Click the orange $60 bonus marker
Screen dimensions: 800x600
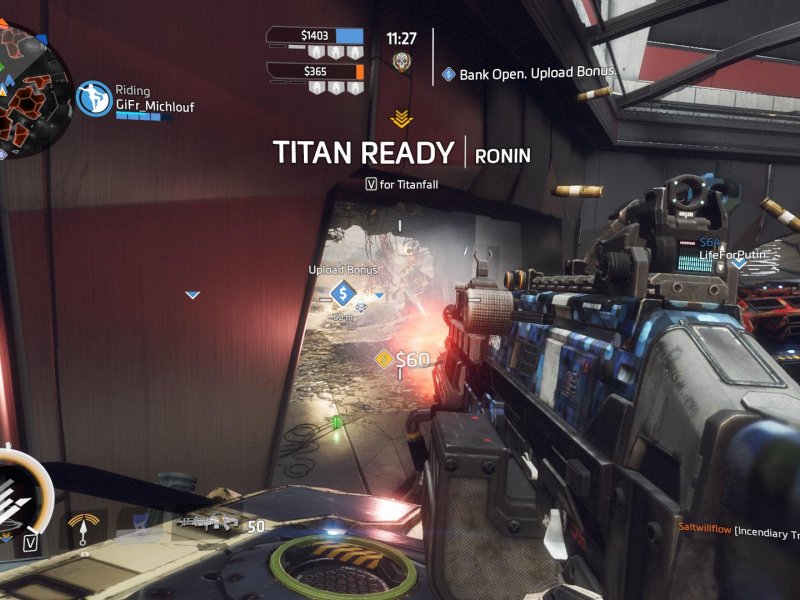click(x=383, y=359)
